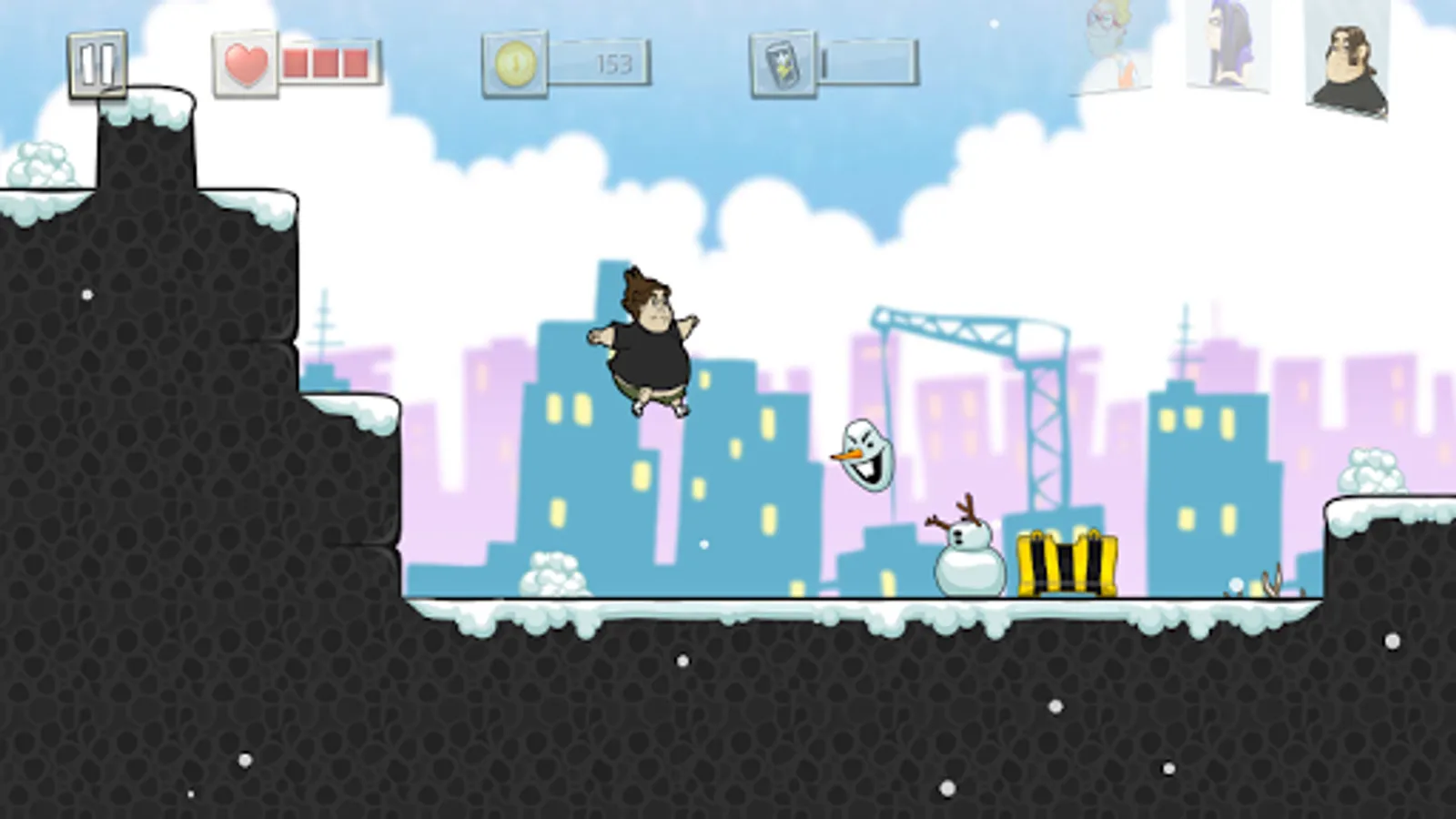Image resolution: width=1456 pixels, height=819 pixels.
Task: Click the heart icon on the health bar
Action: click(247, 60)
